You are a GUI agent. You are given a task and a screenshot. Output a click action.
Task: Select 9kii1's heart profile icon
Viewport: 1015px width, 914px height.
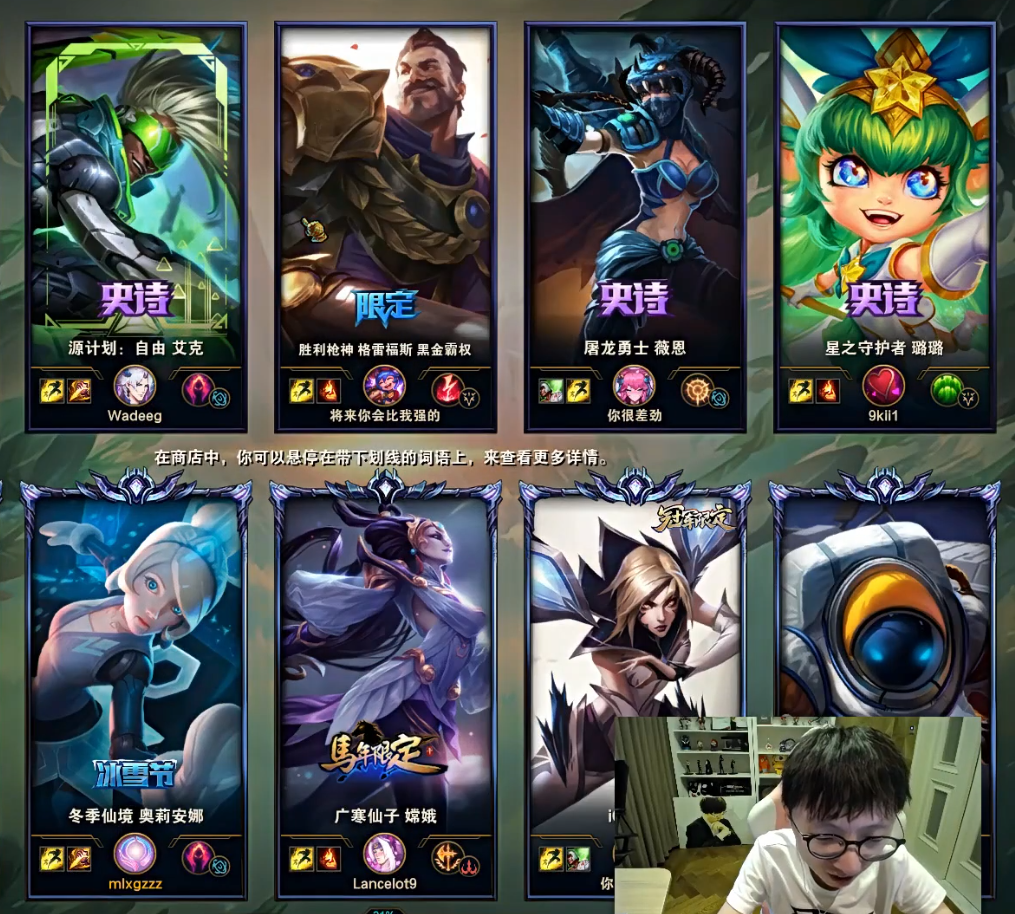[883, 386]
